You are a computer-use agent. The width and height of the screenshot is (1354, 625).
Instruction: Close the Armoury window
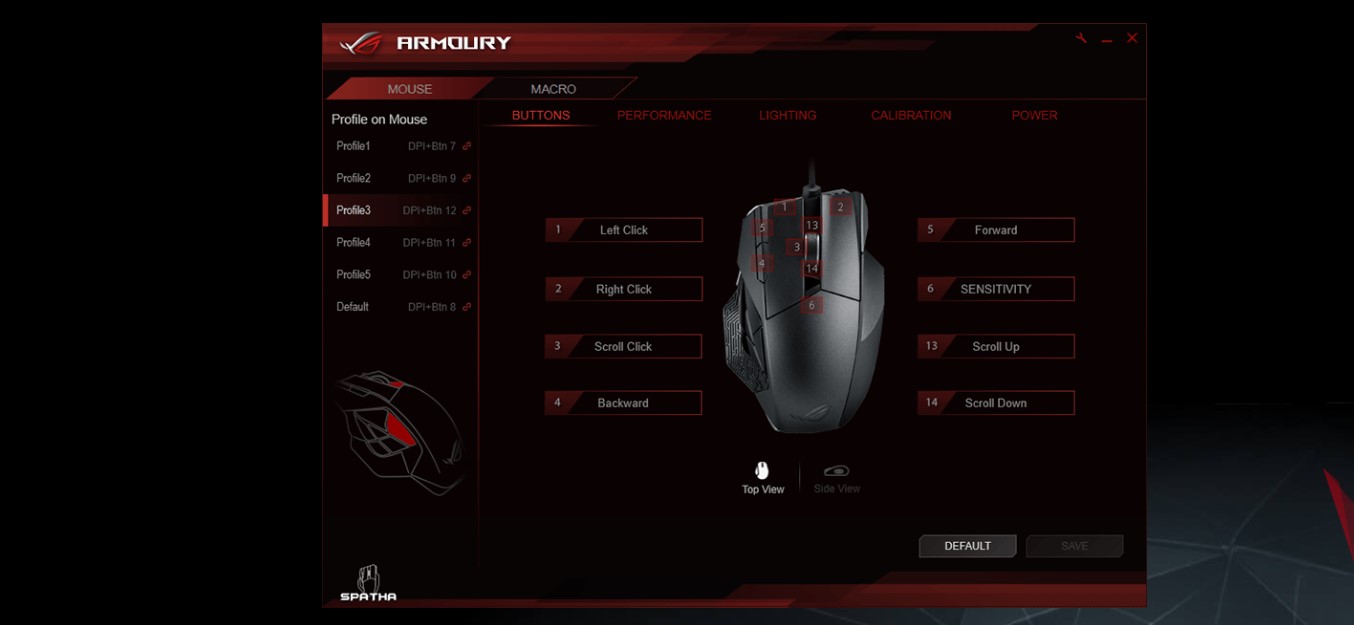click(x=1132, y=38)
